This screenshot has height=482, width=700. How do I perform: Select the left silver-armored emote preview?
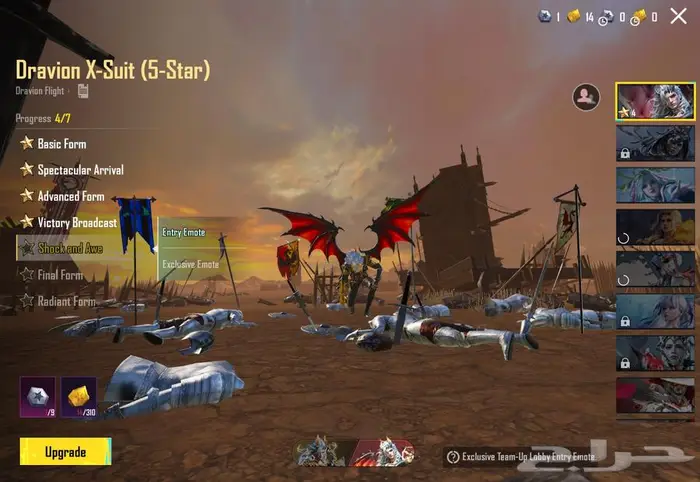pos(319,453)
